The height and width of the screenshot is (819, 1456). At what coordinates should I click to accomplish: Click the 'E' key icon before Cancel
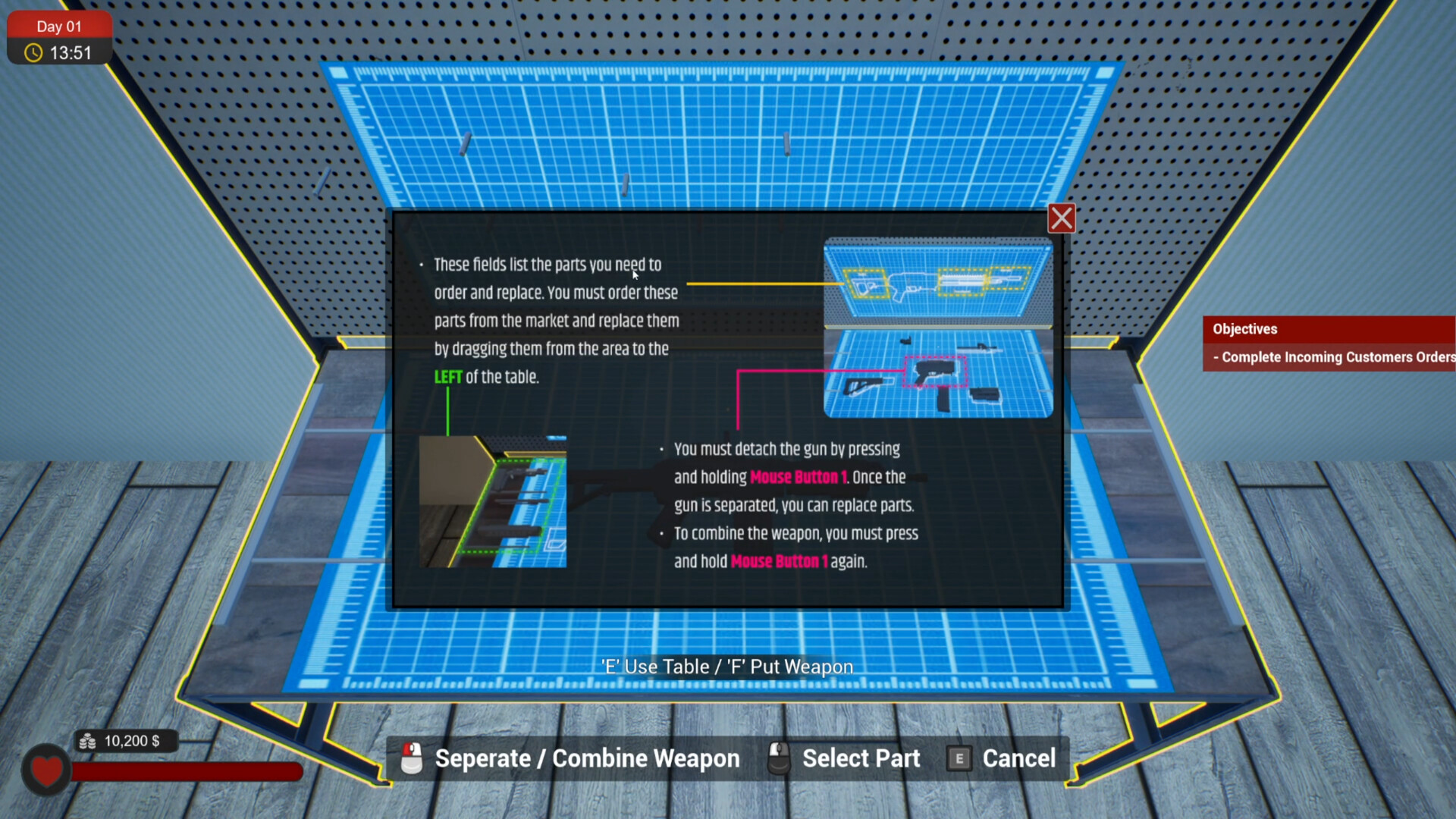[959, 758]
